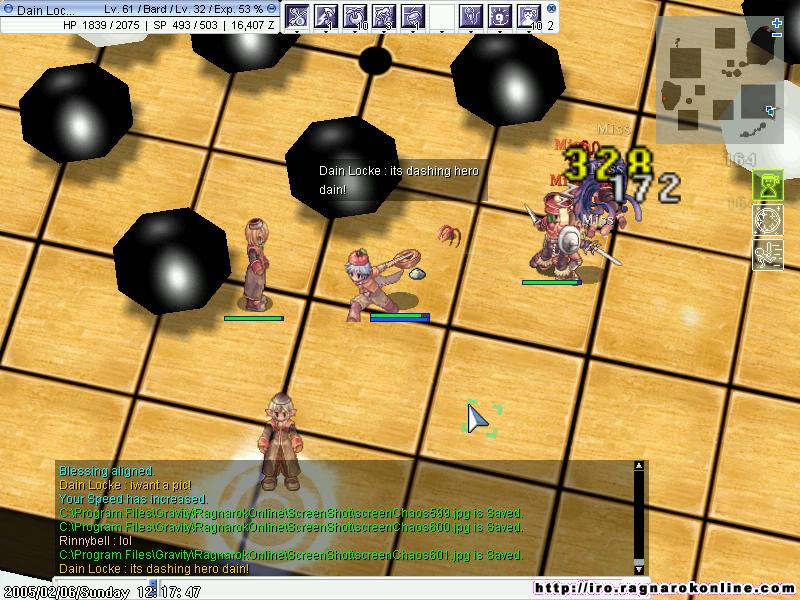
Task: Click the circular emblem status icon
Action: (x=767, y=220)
